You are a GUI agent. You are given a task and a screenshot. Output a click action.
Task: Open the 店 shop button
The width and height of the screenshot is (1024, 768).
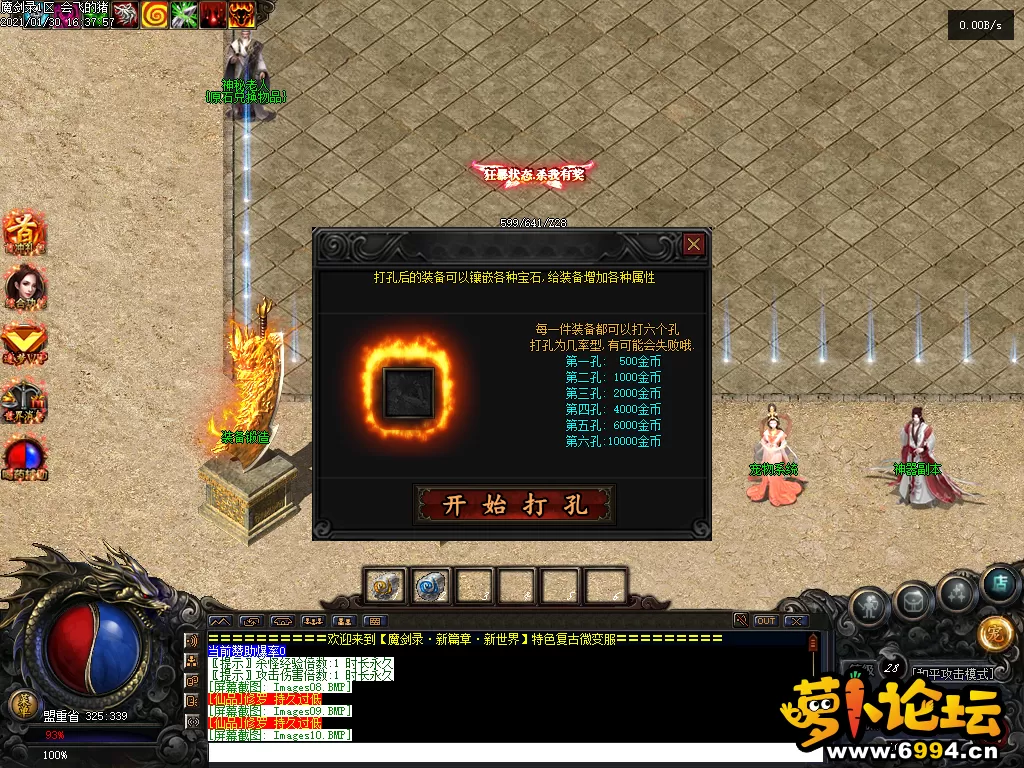[998, 585]
